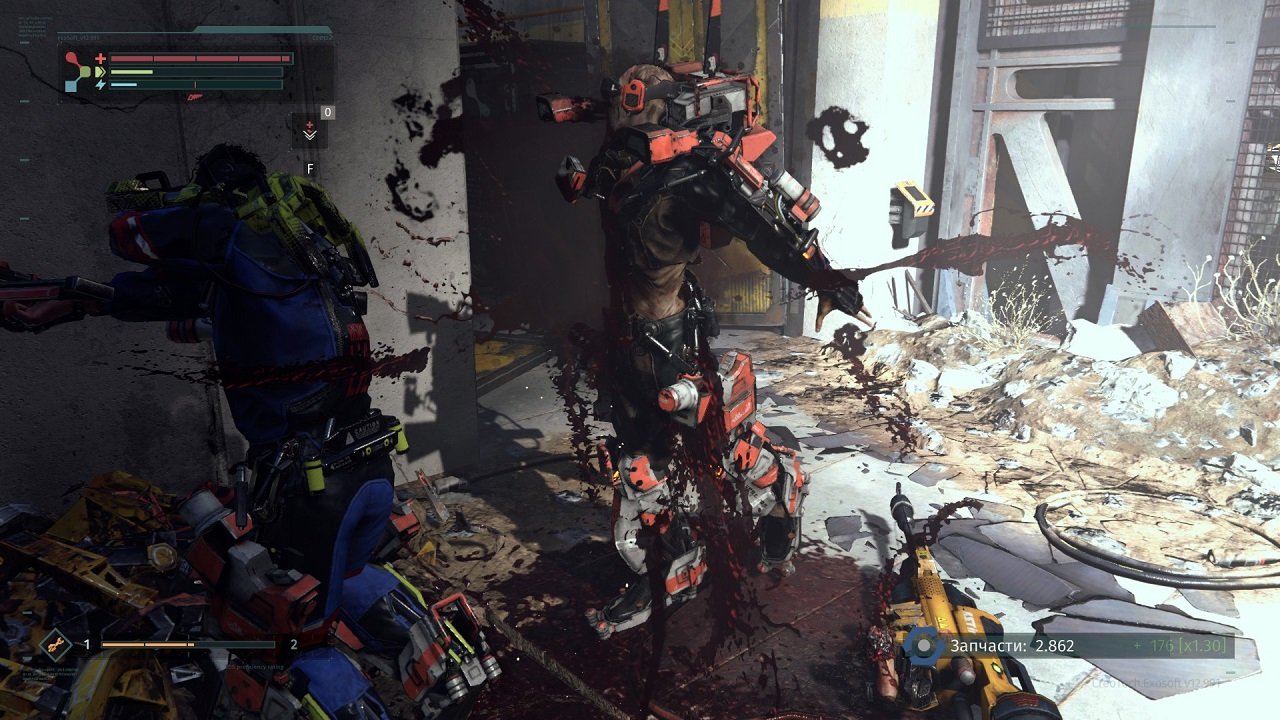Click the 'Запчасти: 2.862' currency counter
1280x720 pixels.
1013,646
